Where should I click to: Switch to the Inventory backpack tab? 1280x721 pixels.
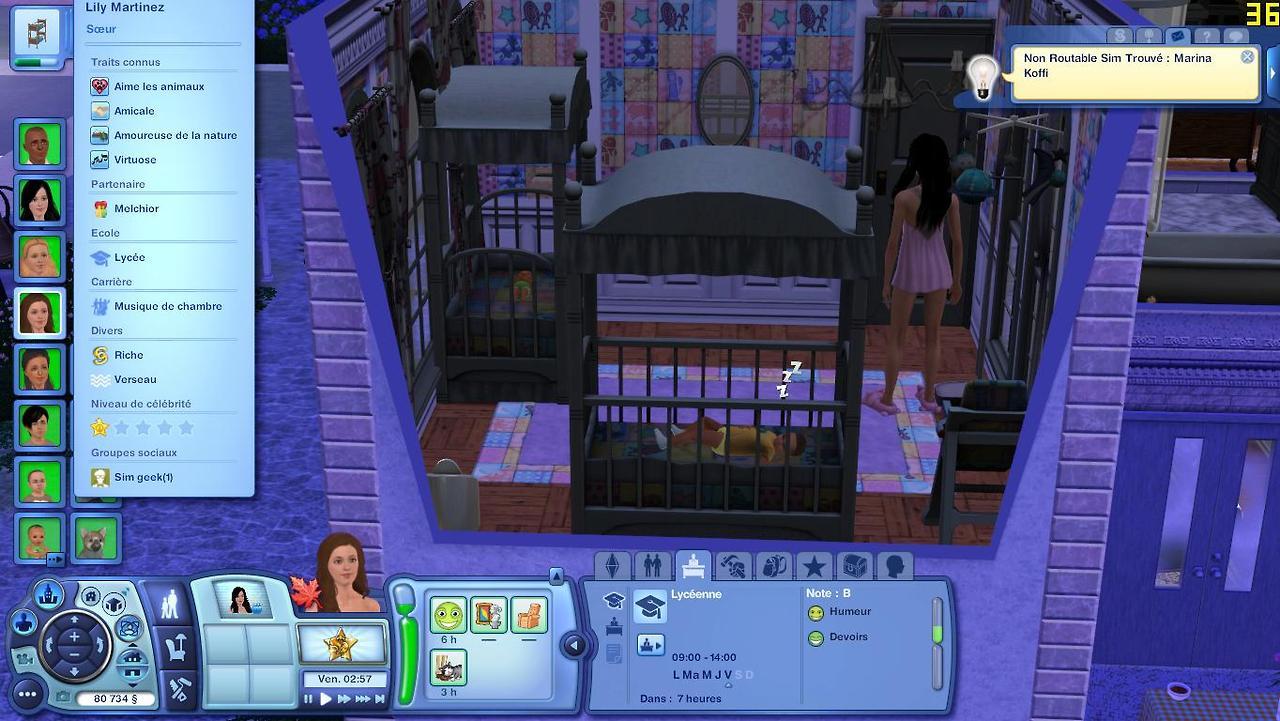(x=773, y=567)
